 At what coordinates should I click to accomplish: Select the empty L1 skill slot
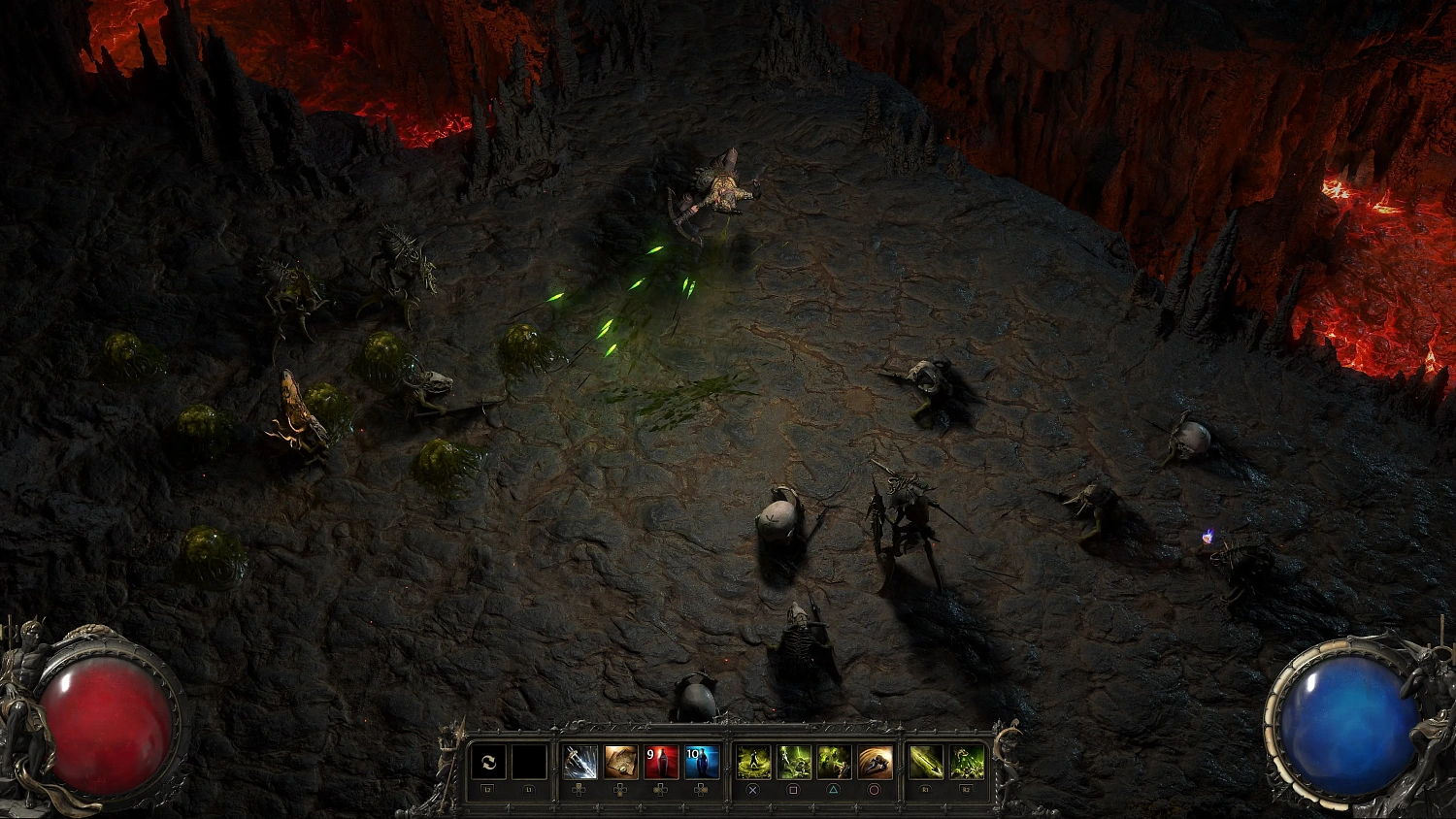[529, 764]
